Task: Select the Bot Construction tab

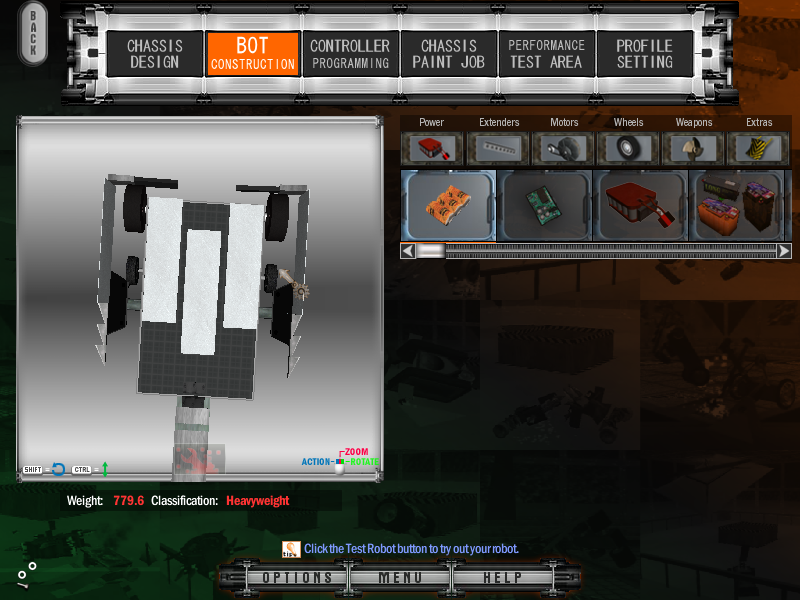Action: point(252,54)
